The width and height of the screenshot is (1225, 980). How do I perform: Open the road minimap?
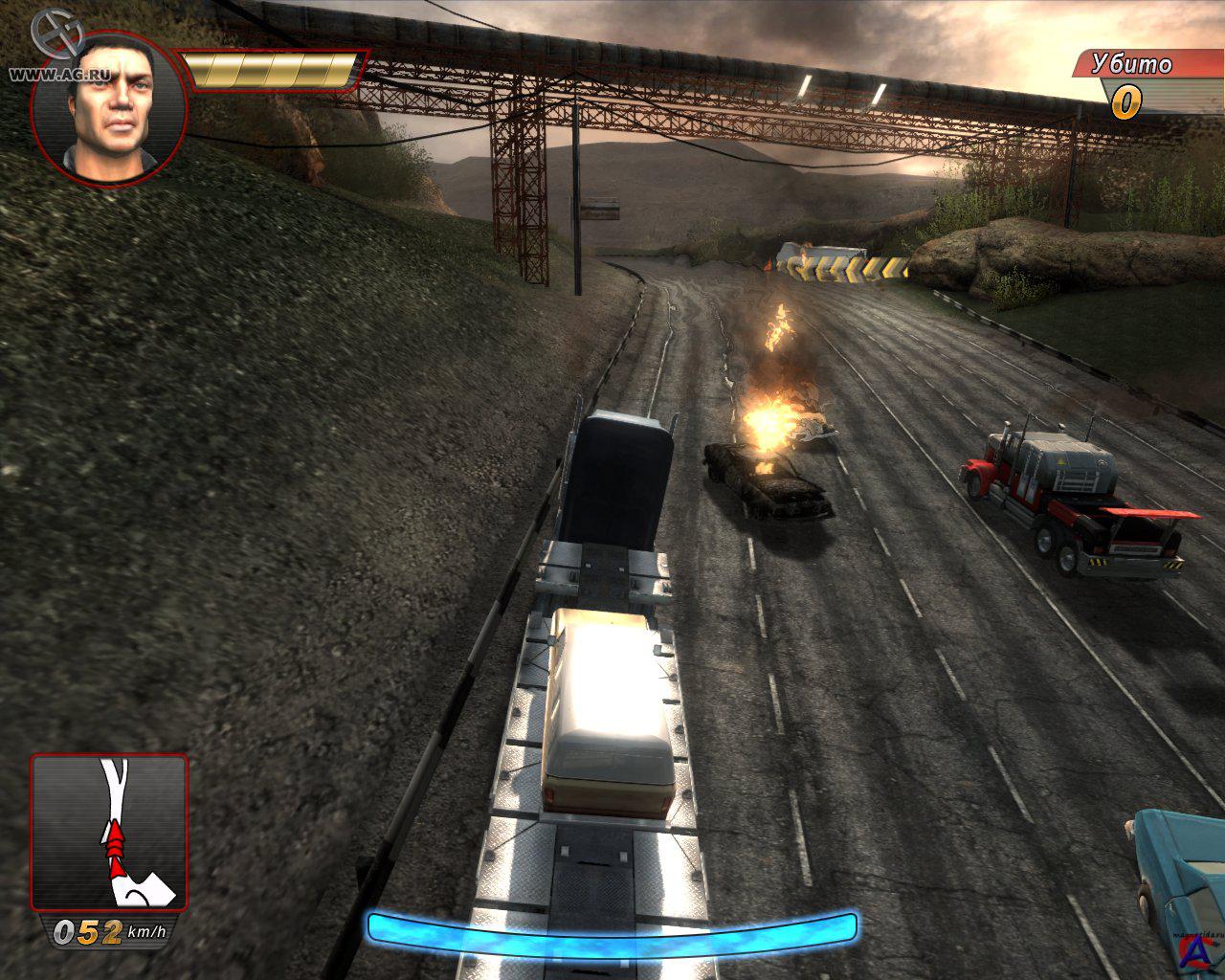coord(109,832)
